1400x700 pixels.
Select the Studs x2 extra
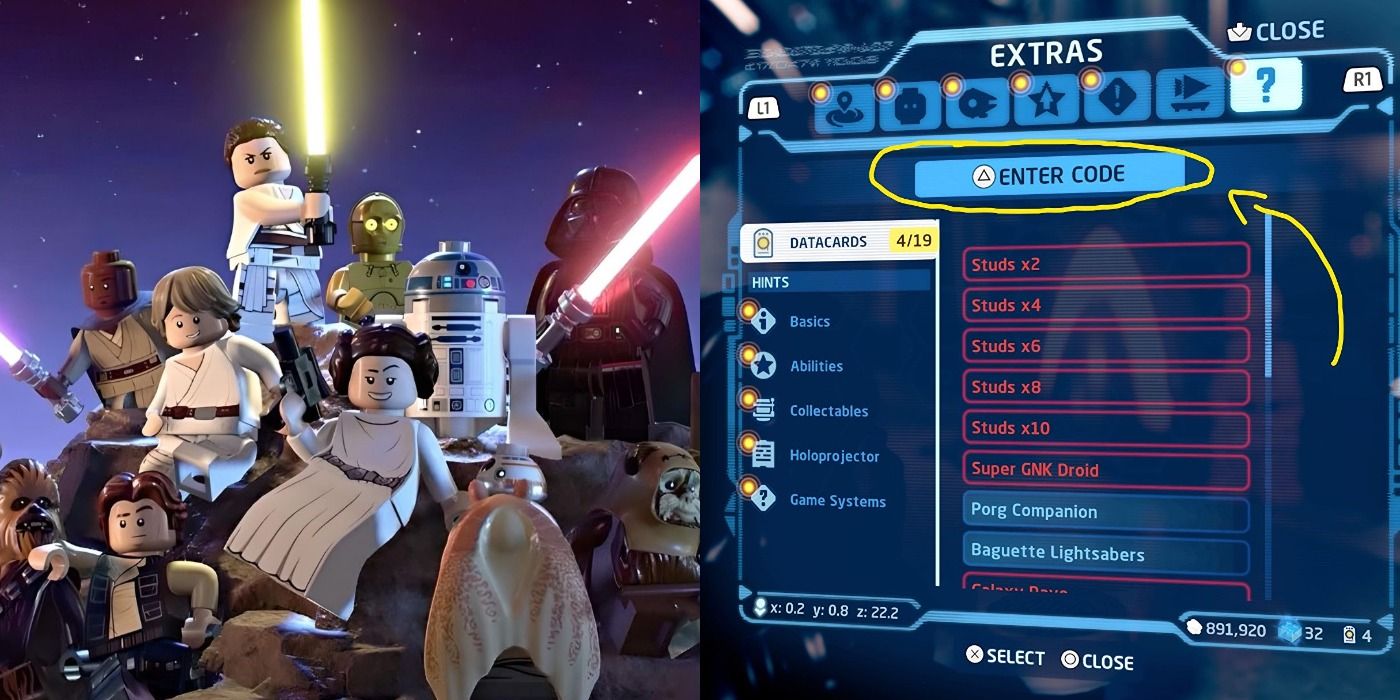point(1106,264)
